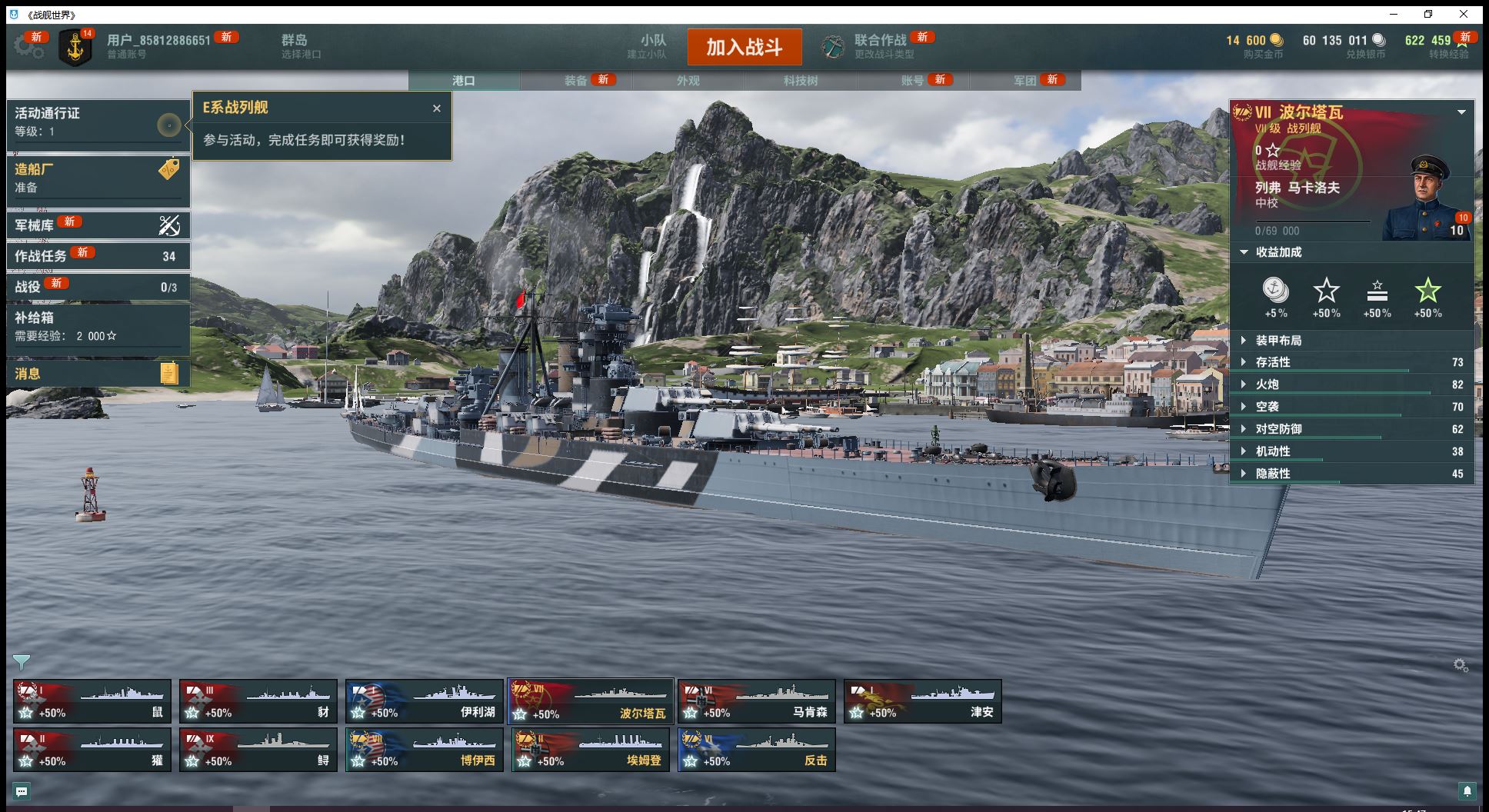Switch to the 军团 clan tab
The height and width of the screenshot is (812, 1489).
[x=1025, y=81]
